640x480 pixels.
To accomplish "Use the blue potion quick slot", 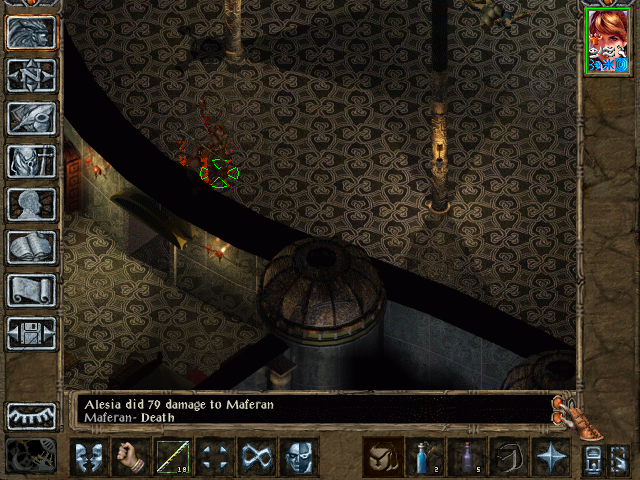I will pos(425,457).
